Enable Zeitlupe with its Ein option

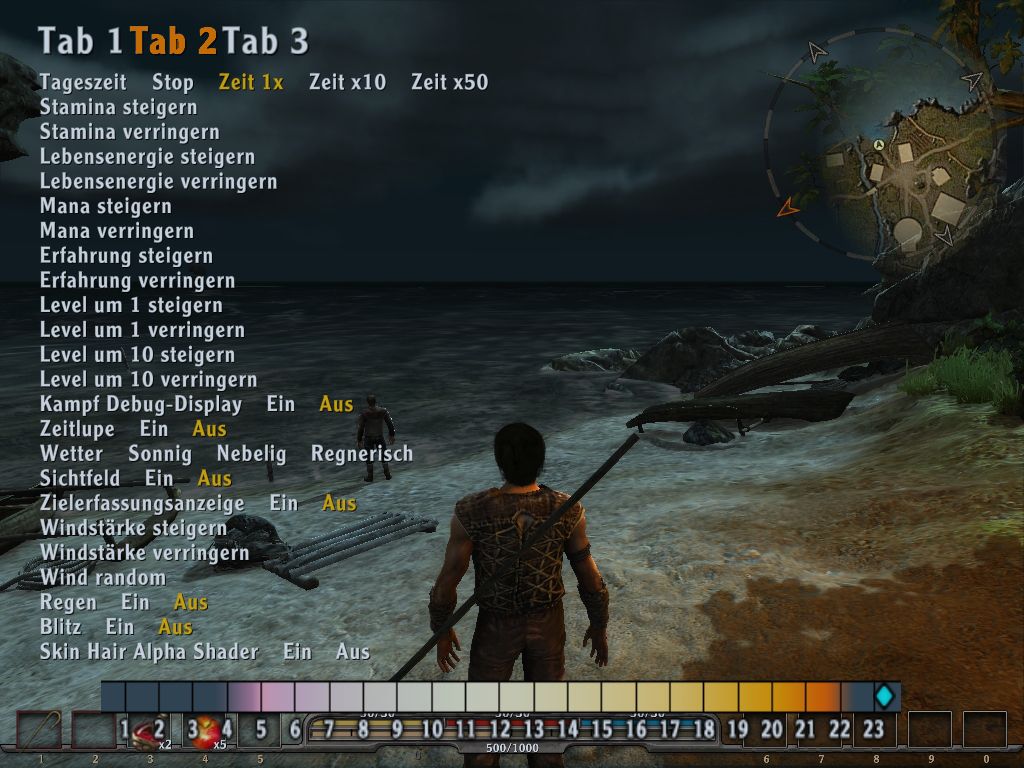coord(154,429)
